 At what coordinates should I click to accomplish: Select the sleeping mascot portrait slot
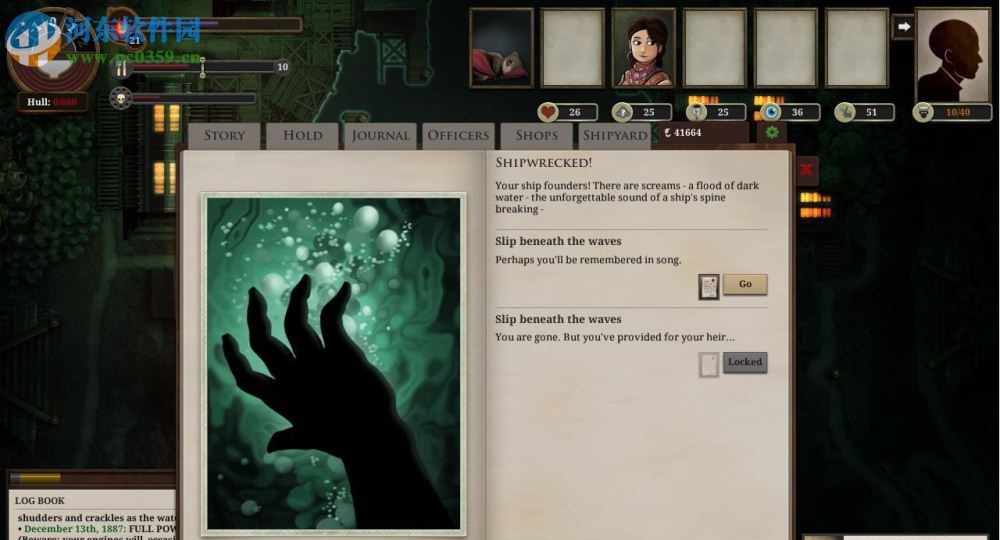click(x=501, y=48)
